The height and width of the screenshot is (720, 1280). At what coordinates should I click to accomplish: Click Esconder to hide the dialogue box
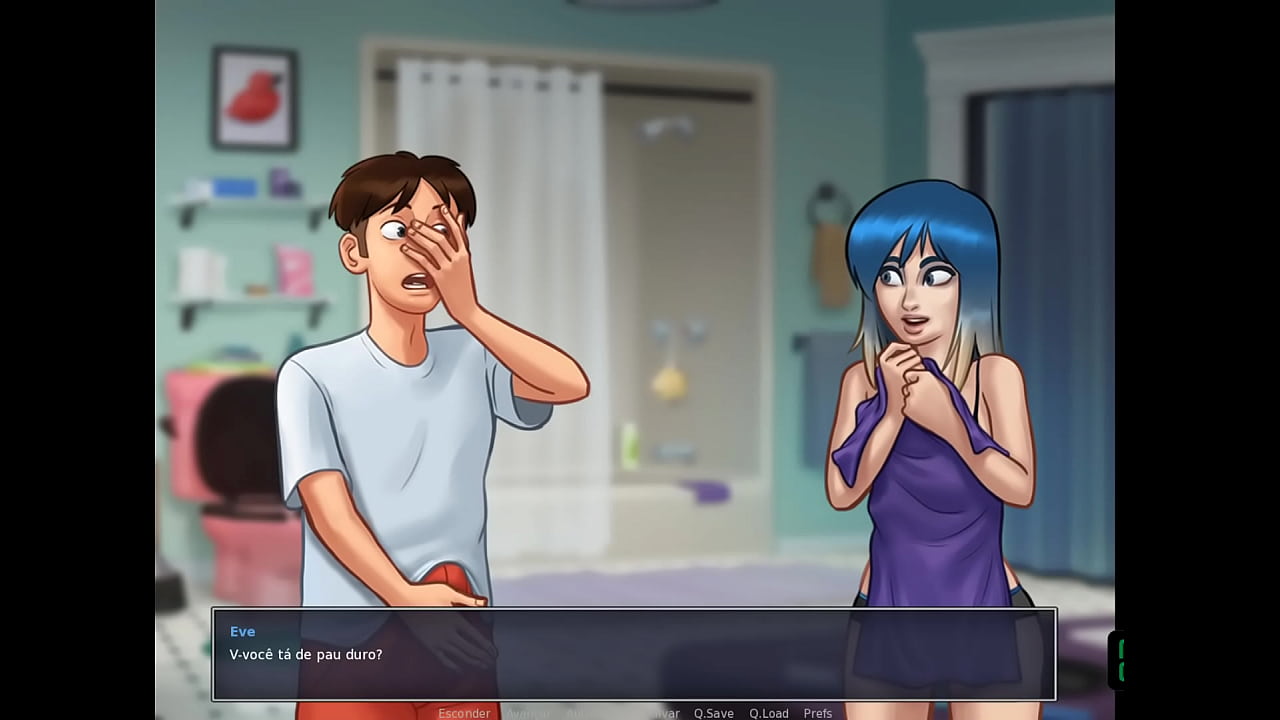(x=464, y=713)
